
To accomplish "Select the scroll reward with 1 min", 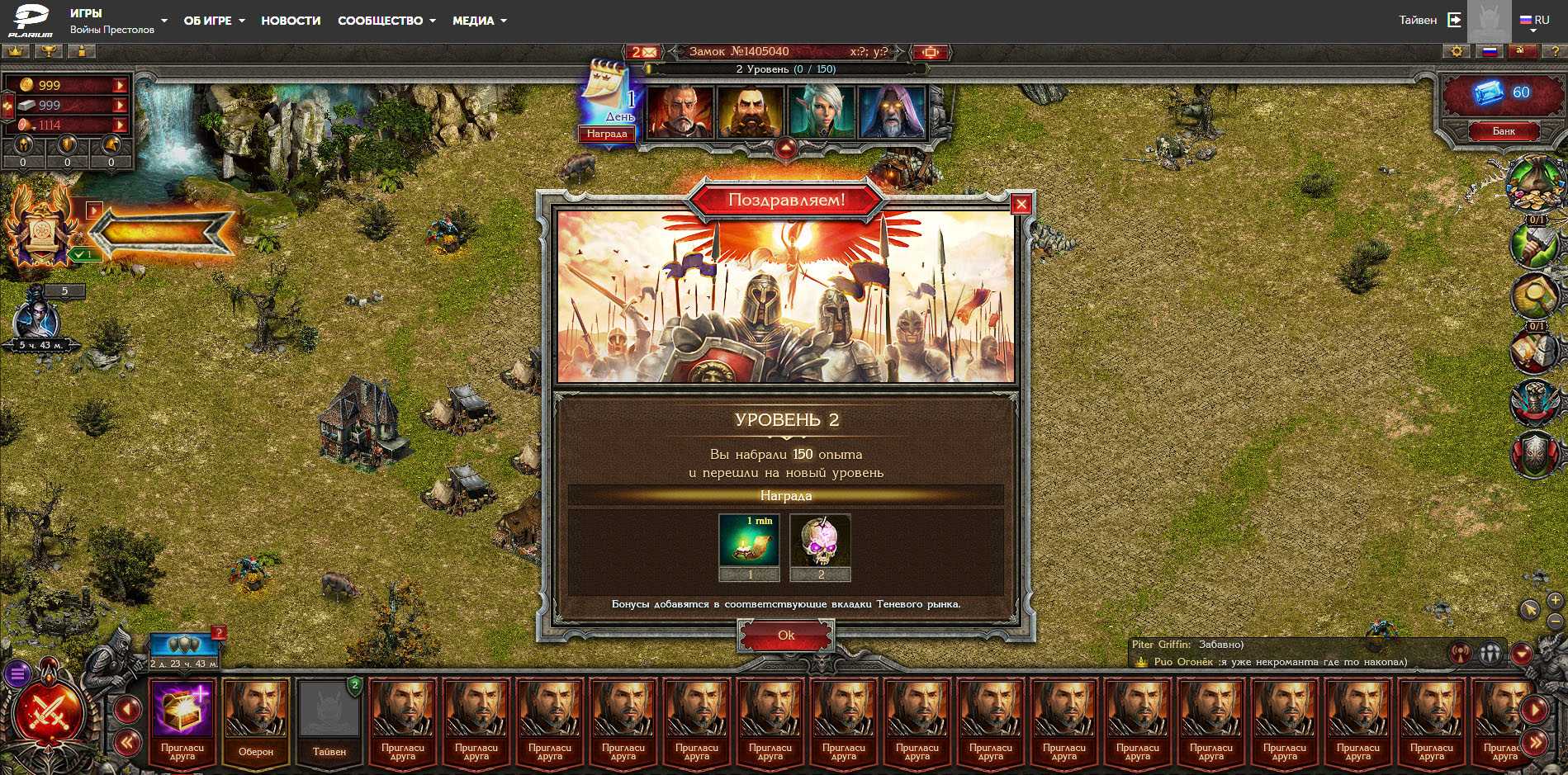I will [749, 541].
